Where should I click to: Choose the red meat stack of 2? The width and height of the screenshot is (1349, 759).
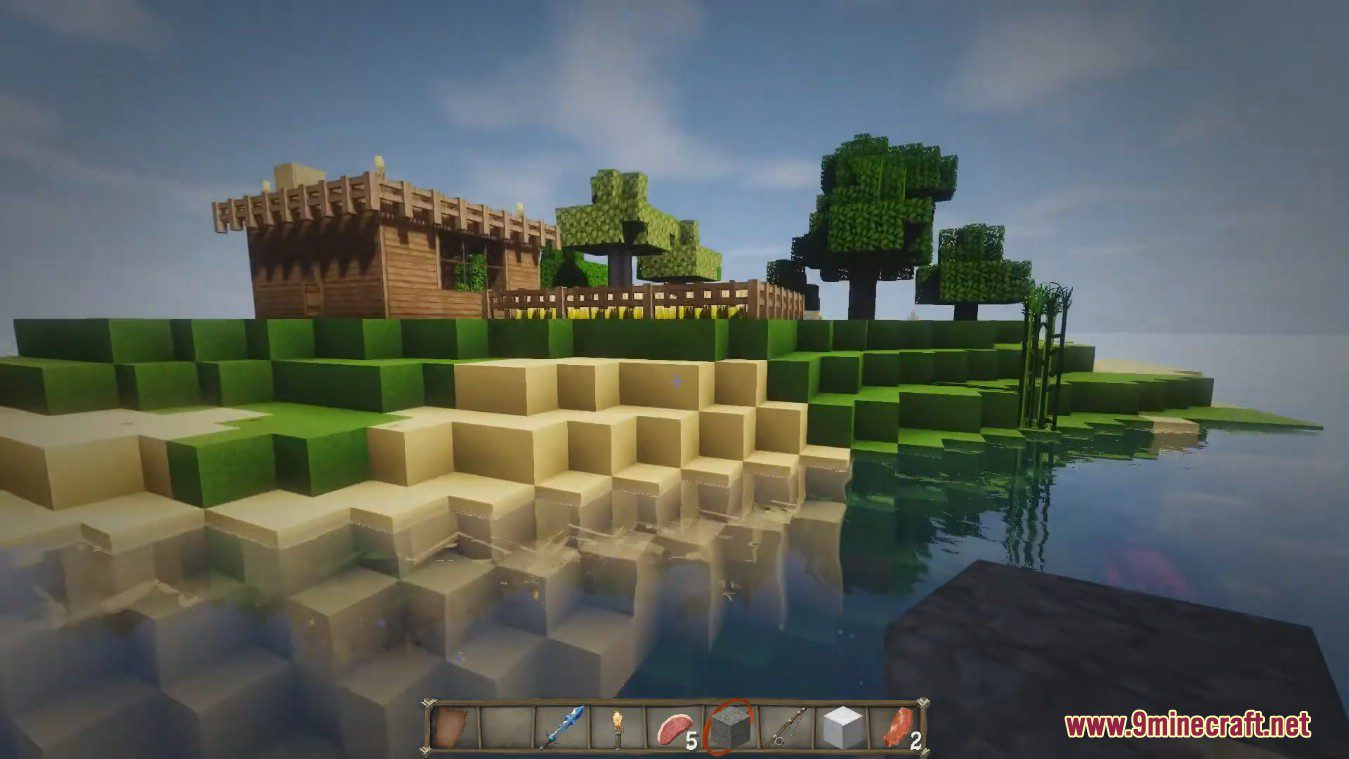coord(896,728)
